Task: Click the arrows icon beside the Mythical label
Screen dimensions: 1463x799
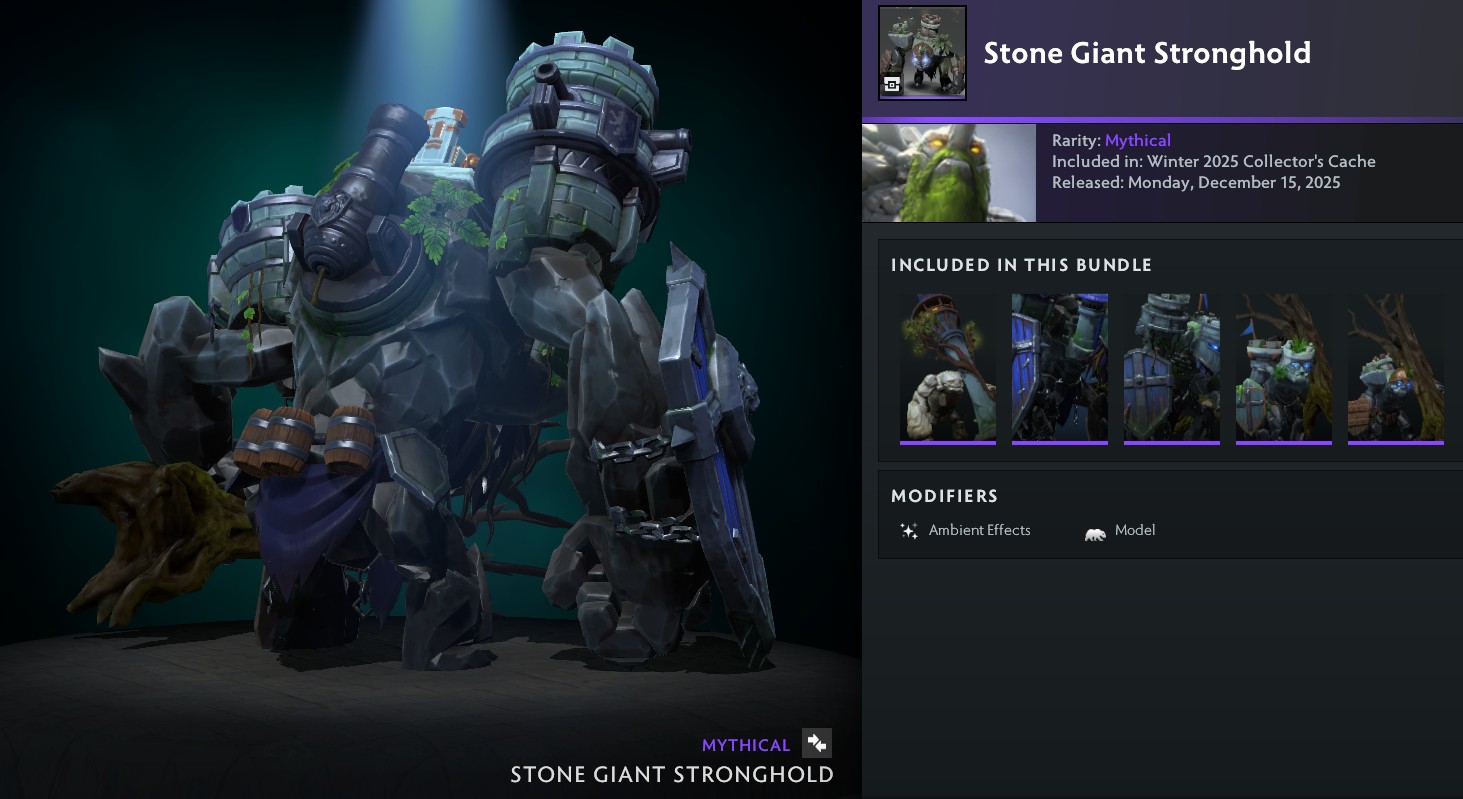Action: point(817,743)
